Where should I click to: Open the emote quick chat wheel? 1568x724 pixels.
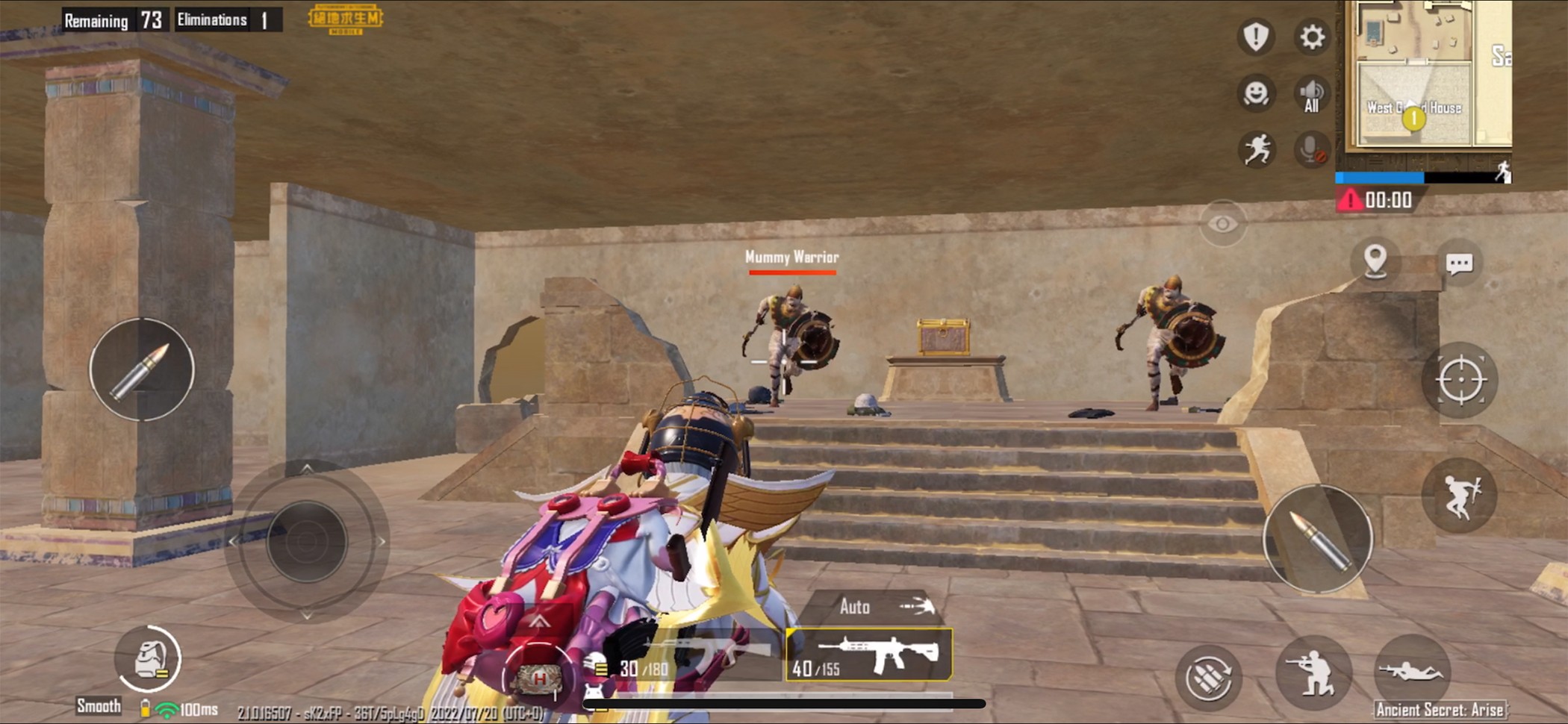tap(1256, 93)
